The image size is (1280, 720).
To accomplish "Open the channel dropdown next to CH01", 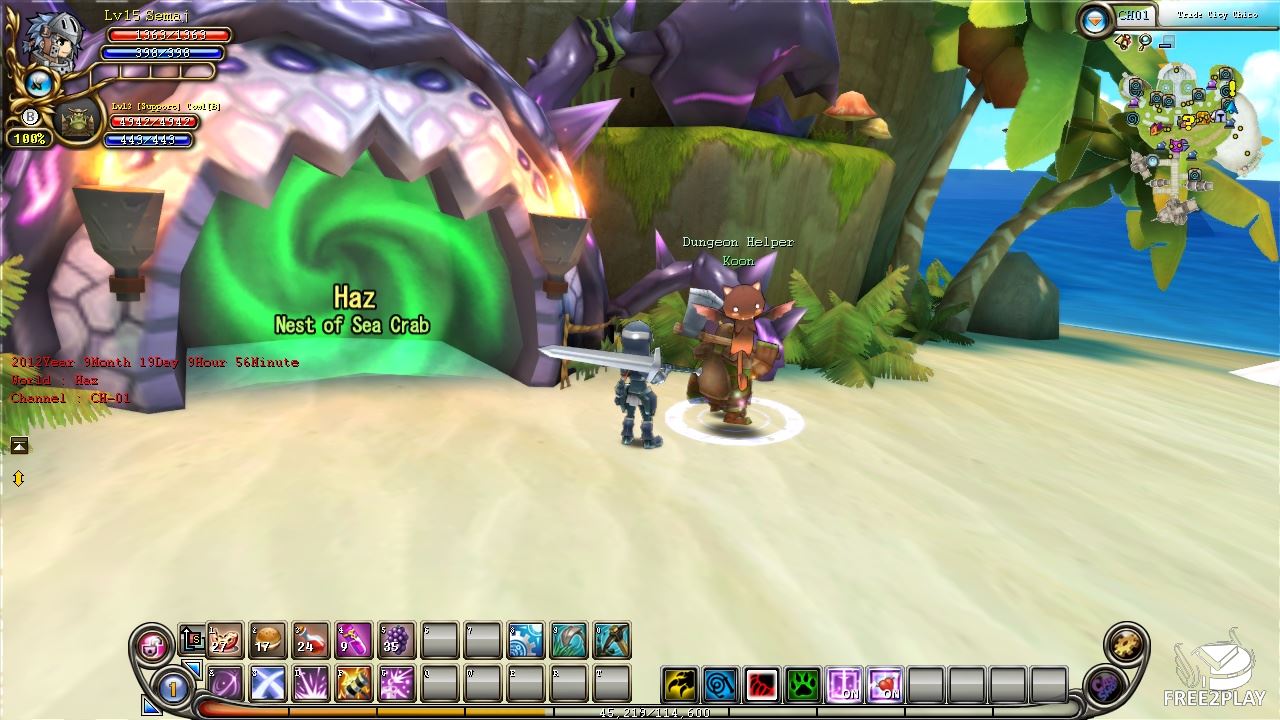I will (1097, 19).
